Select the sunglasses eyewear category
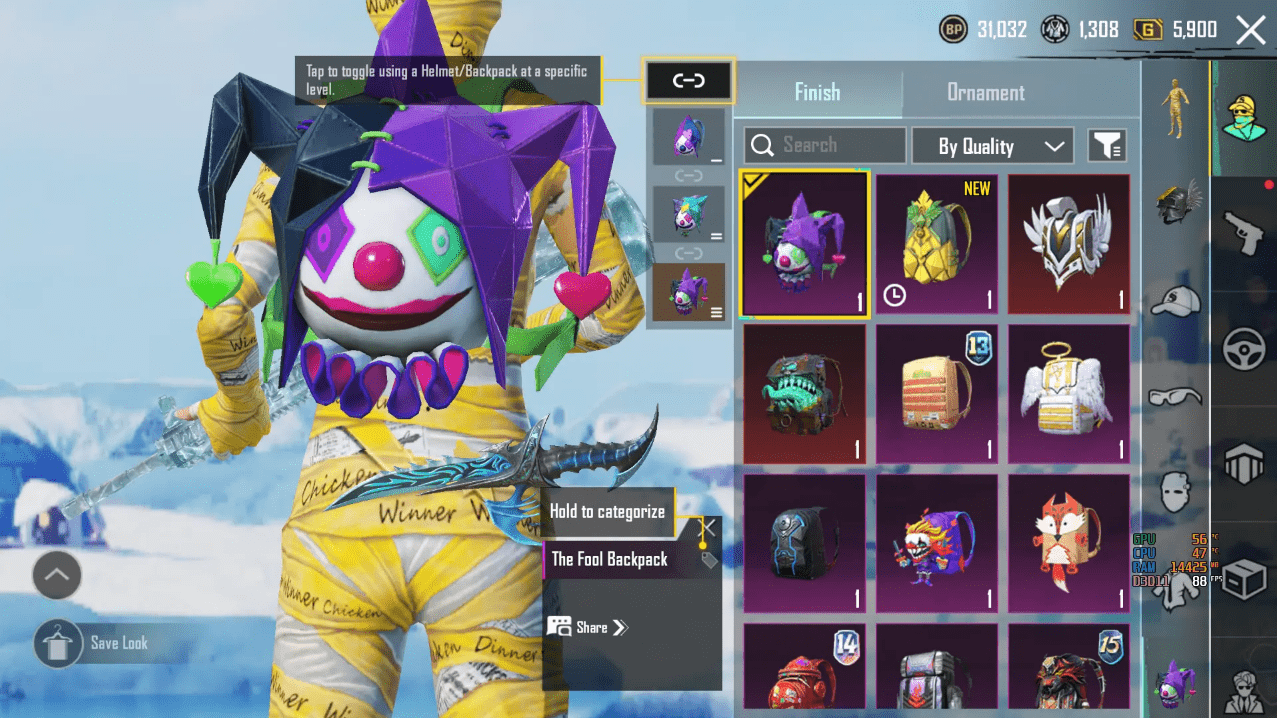This screenshot has height=718, width=1277. point(1175,397)
